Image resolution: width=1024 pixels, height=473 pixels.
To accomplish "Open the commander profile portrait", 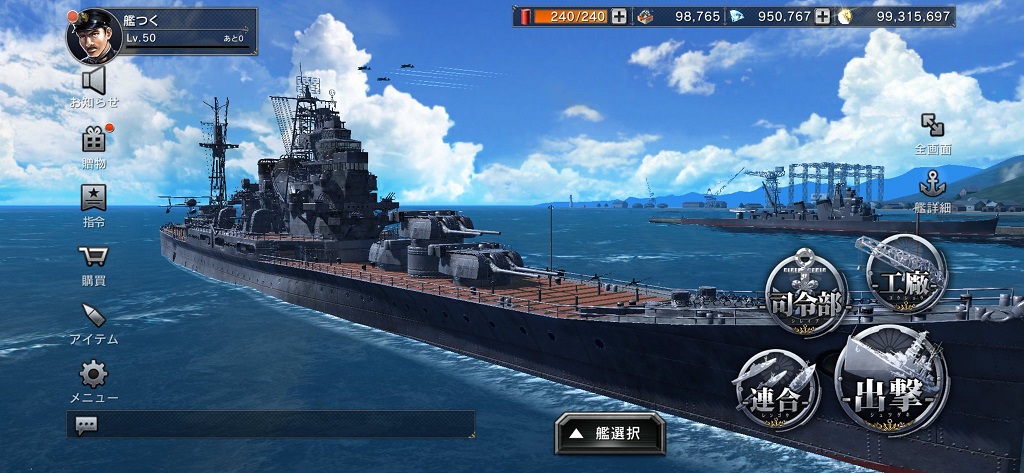I will point(93,33).
